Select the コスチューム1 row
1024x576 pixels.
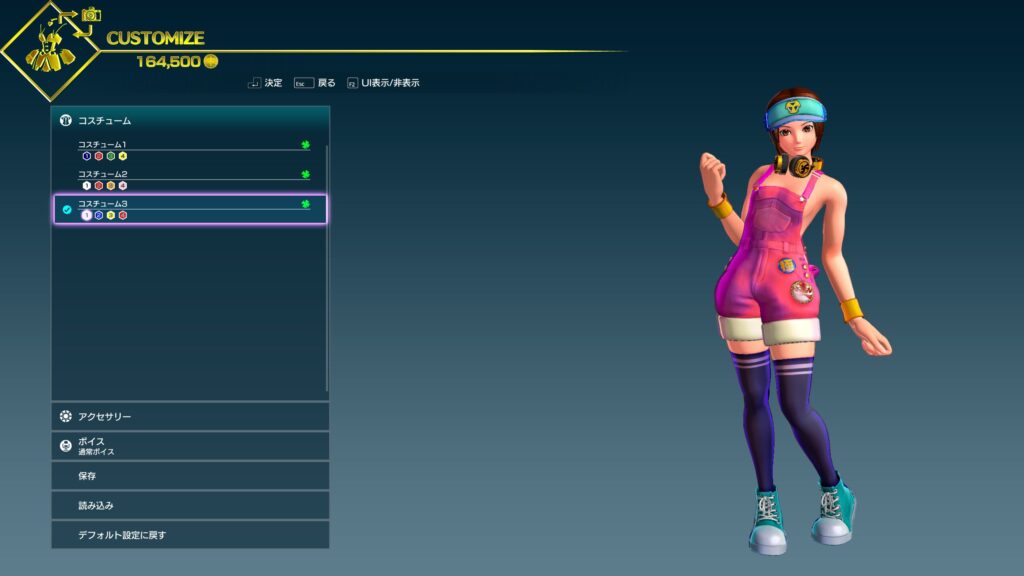click(x=190, y=145)
